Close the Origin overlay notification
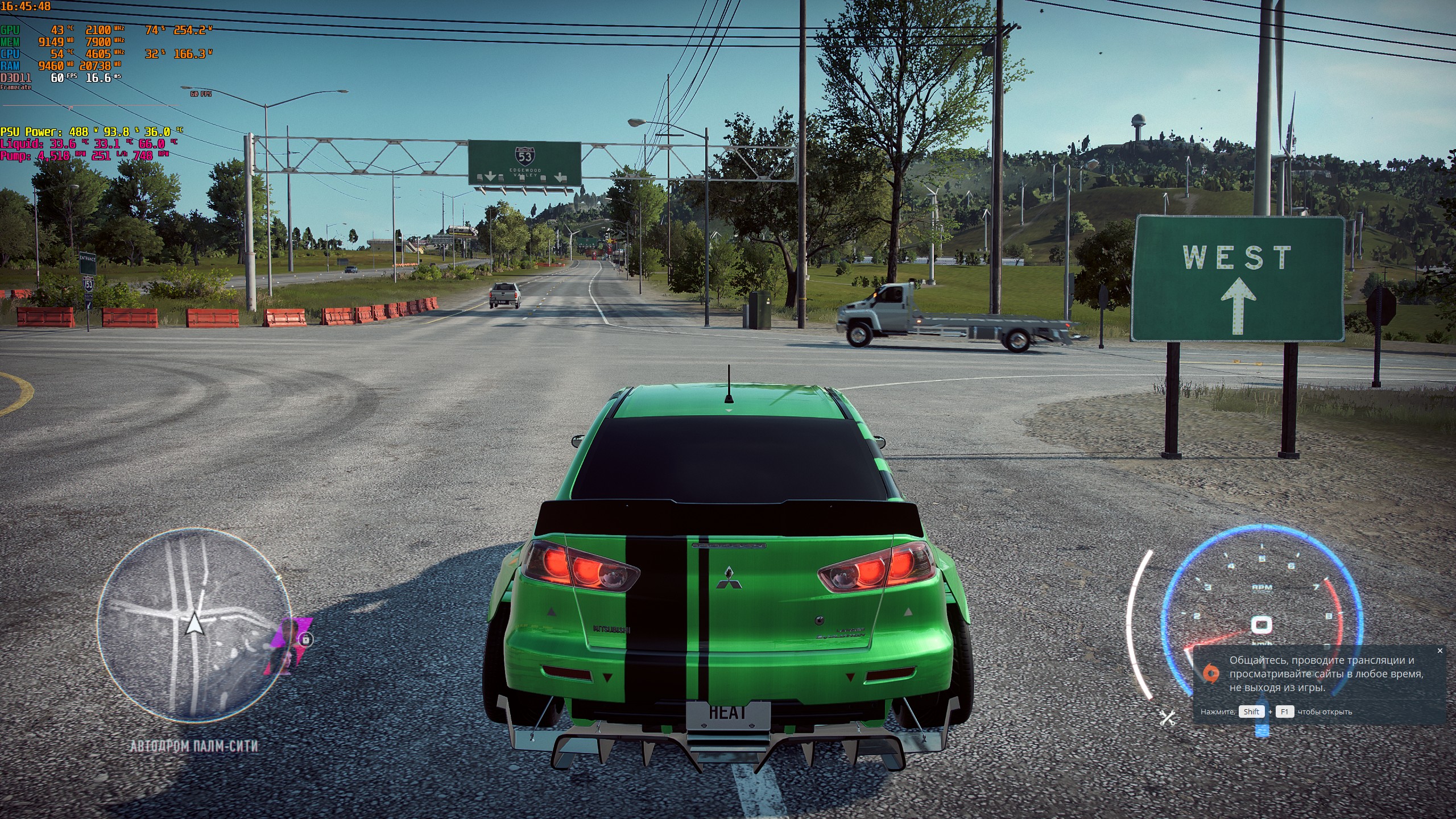1456x819 pixels. pos(1440,651)
